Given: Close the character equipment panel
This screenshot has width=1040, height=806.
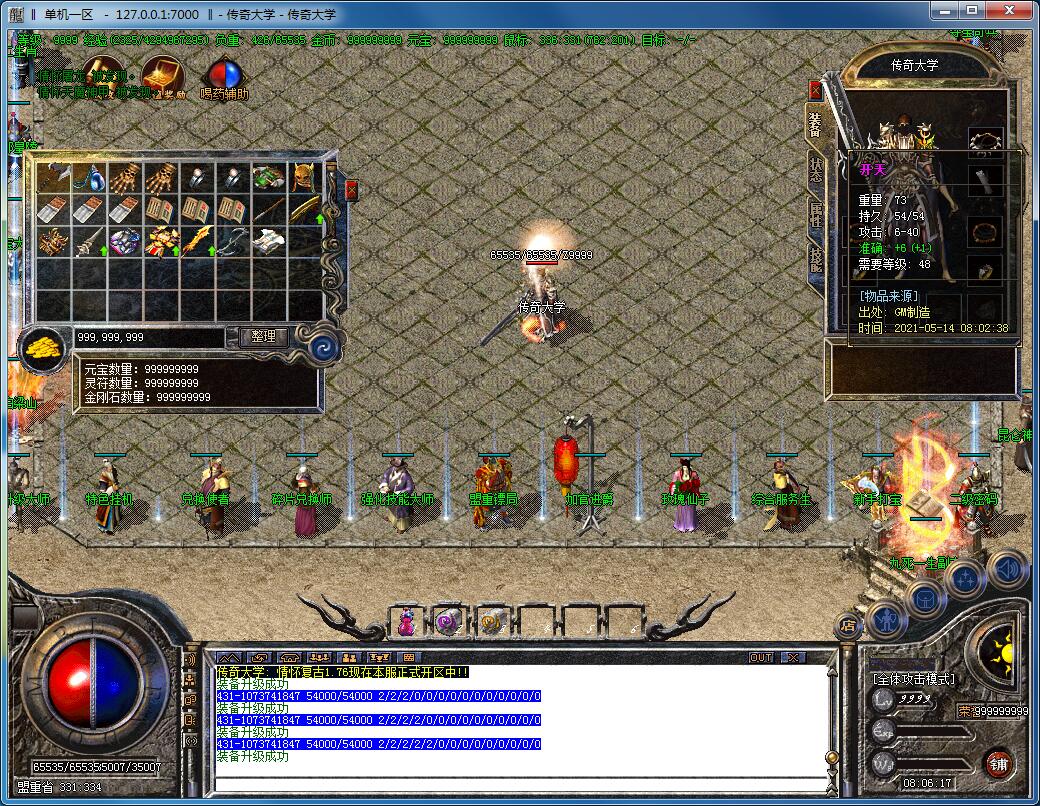Looking at the screenshot, I should [x=815, y=90].
